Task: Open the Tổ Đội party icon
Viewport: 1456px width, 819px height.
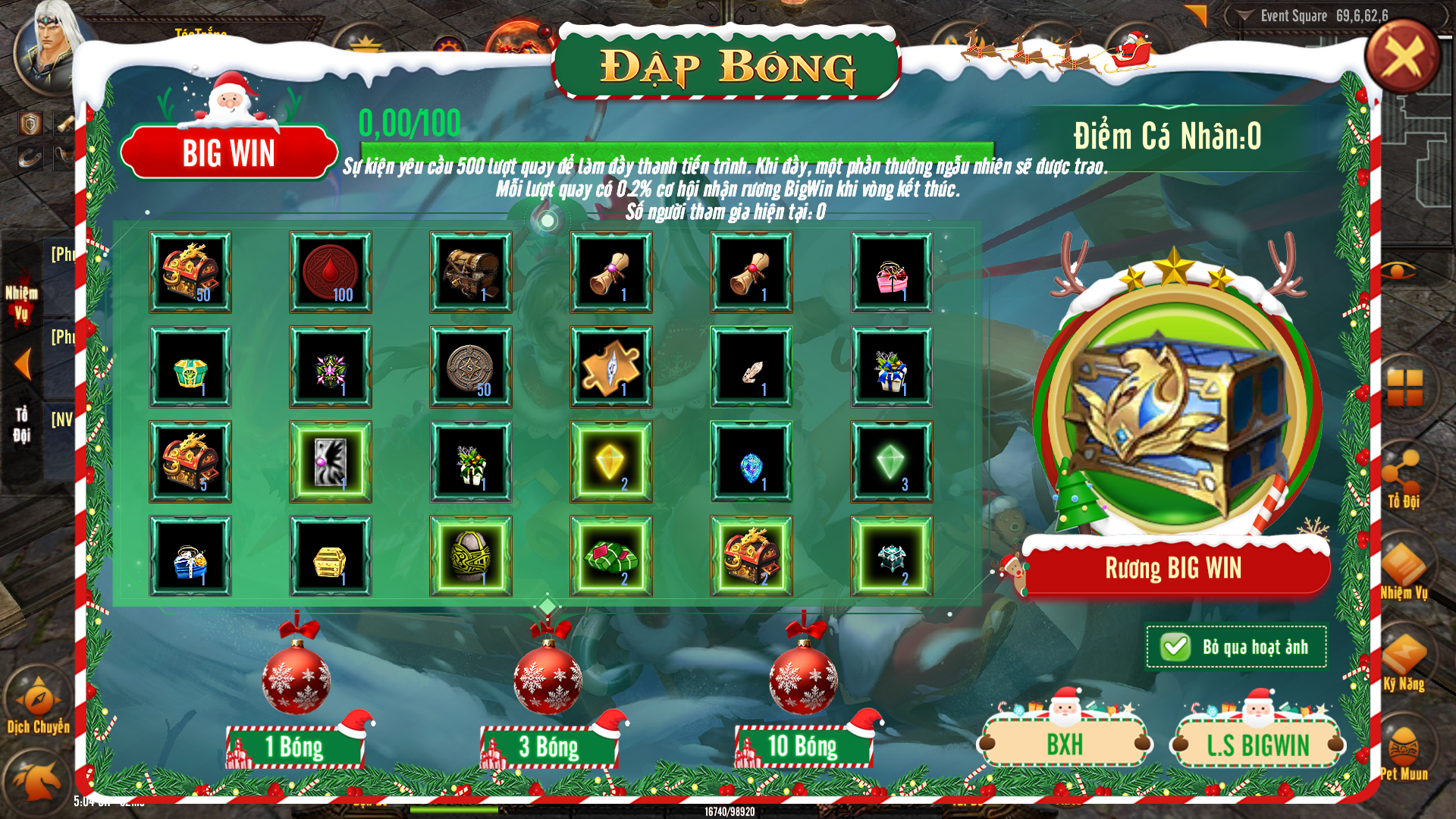Action: 1404,474
